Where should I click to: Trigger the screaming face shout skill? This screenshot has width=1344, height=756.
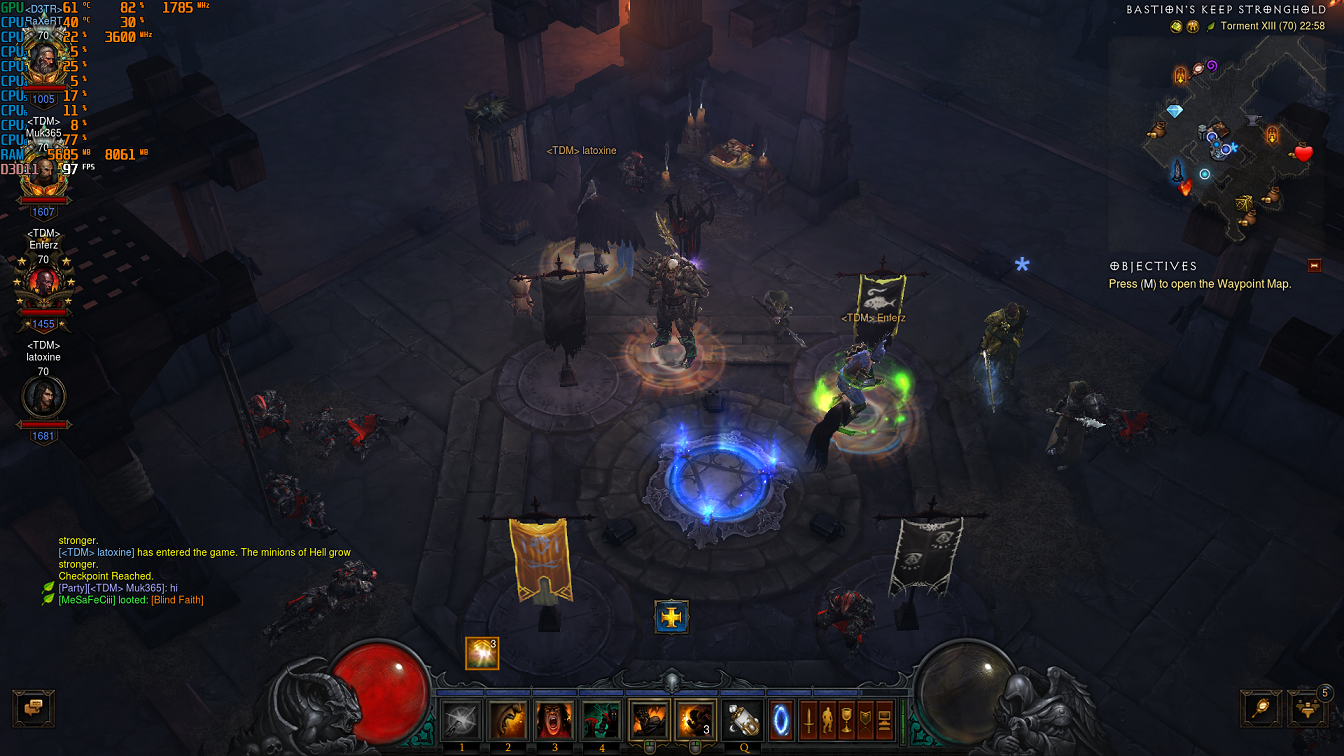[x=555, y=720]
